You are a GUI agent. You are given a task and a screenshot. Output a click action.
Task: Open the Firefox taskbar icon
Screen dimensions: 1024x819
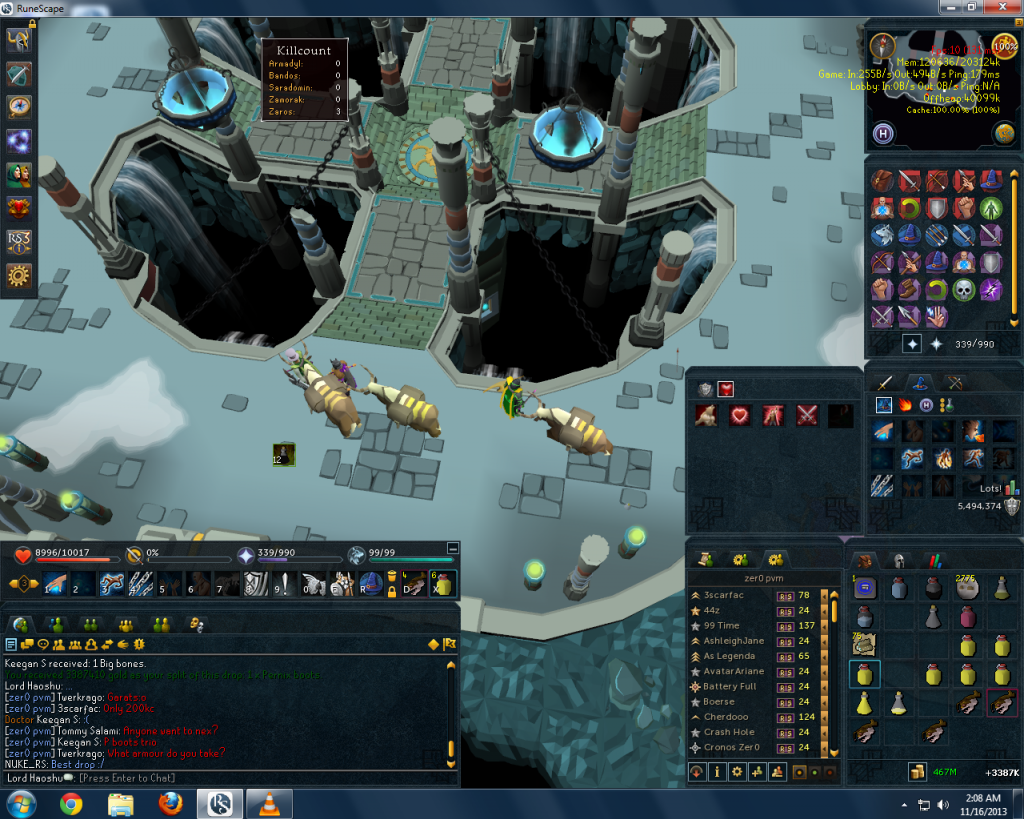171,803
